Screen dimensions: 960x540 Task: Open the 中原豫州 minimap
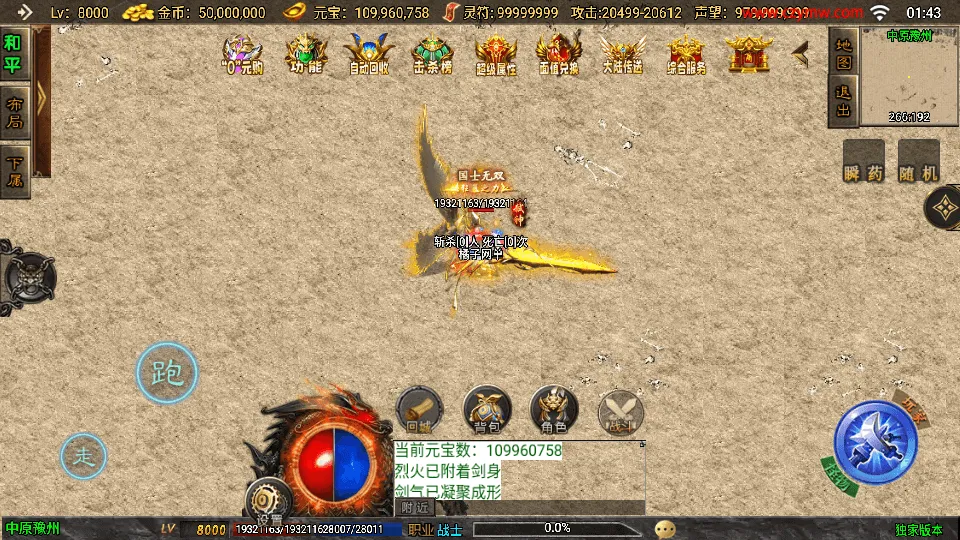coord(909,76)
